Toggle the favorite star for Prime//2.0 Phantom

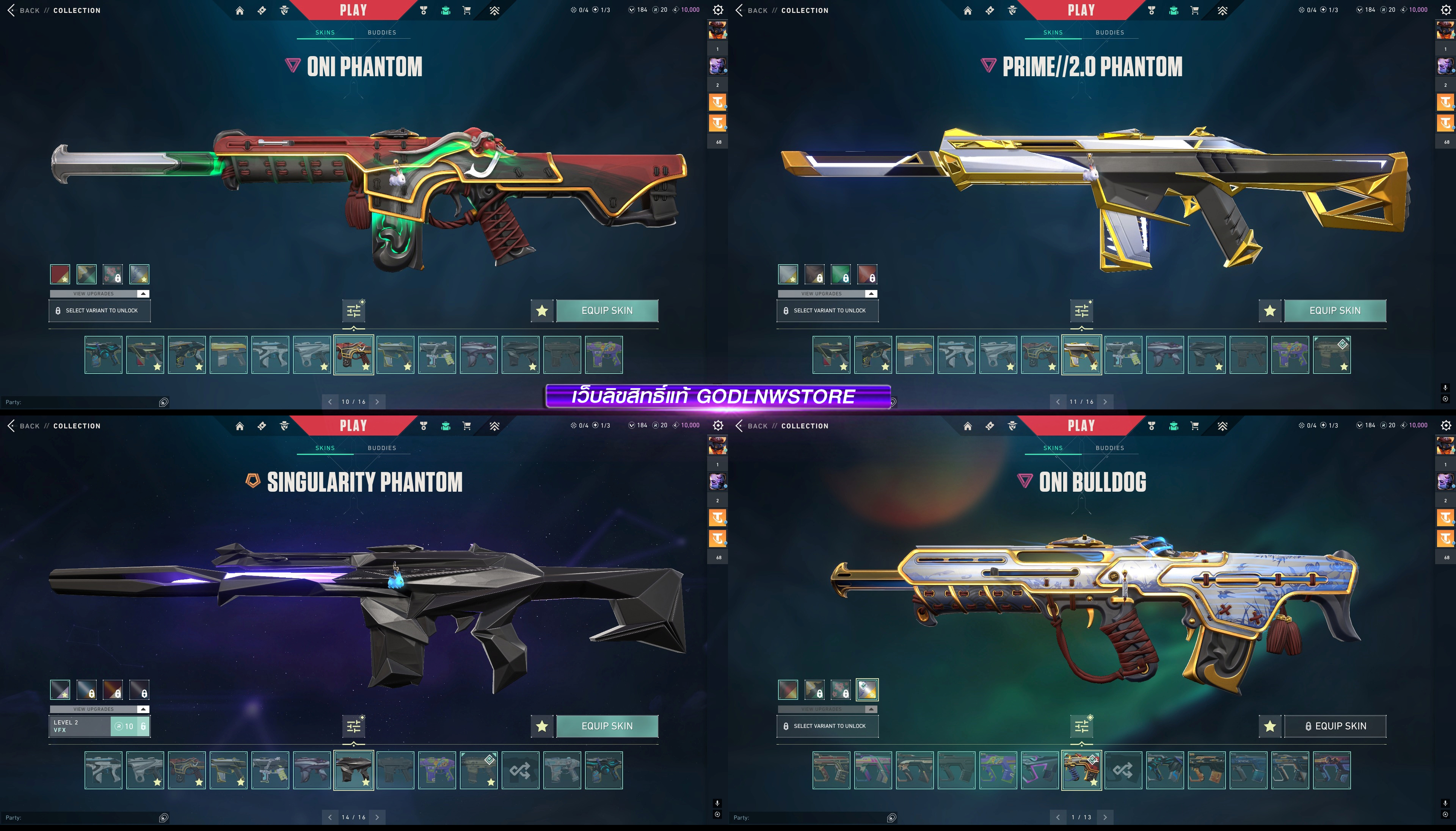click(x=1269, y=310)
